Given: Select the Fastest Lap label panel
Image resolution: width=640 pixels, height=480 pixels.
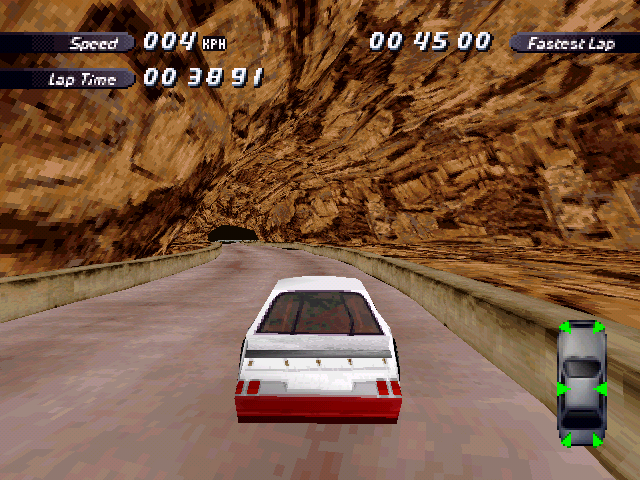Looking at the screenshot, I should point(573,43).
